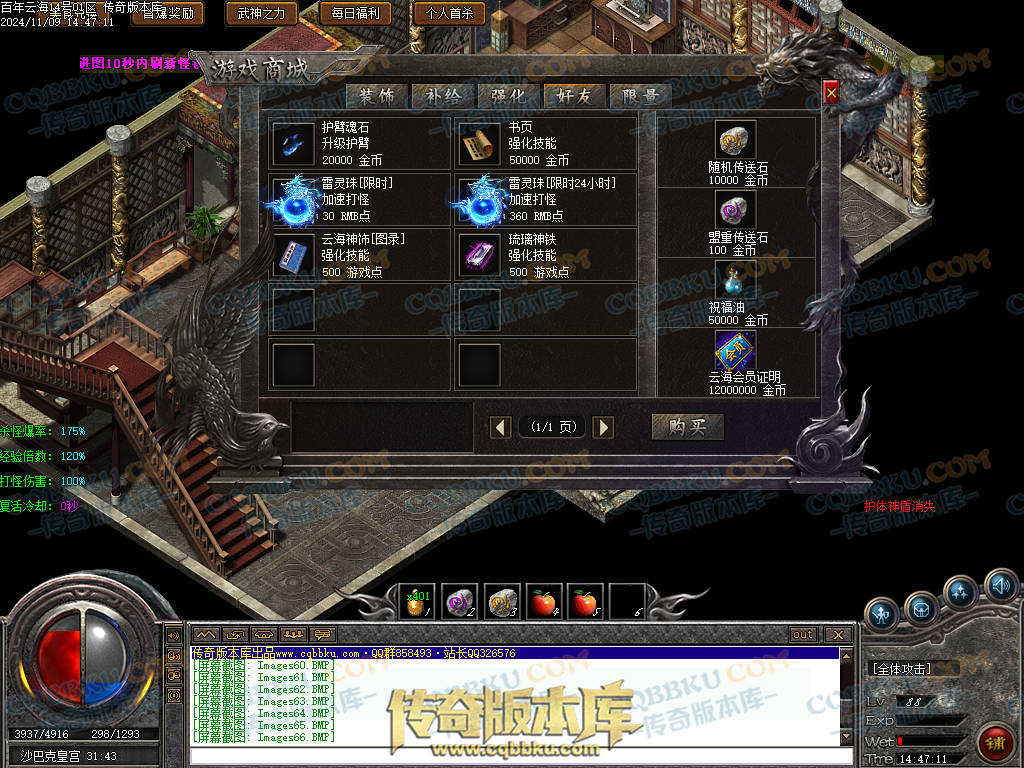Go to the next shop page
Image resolution: width=1024 pixels, height=768 pixels.
[x=602, y=428]
